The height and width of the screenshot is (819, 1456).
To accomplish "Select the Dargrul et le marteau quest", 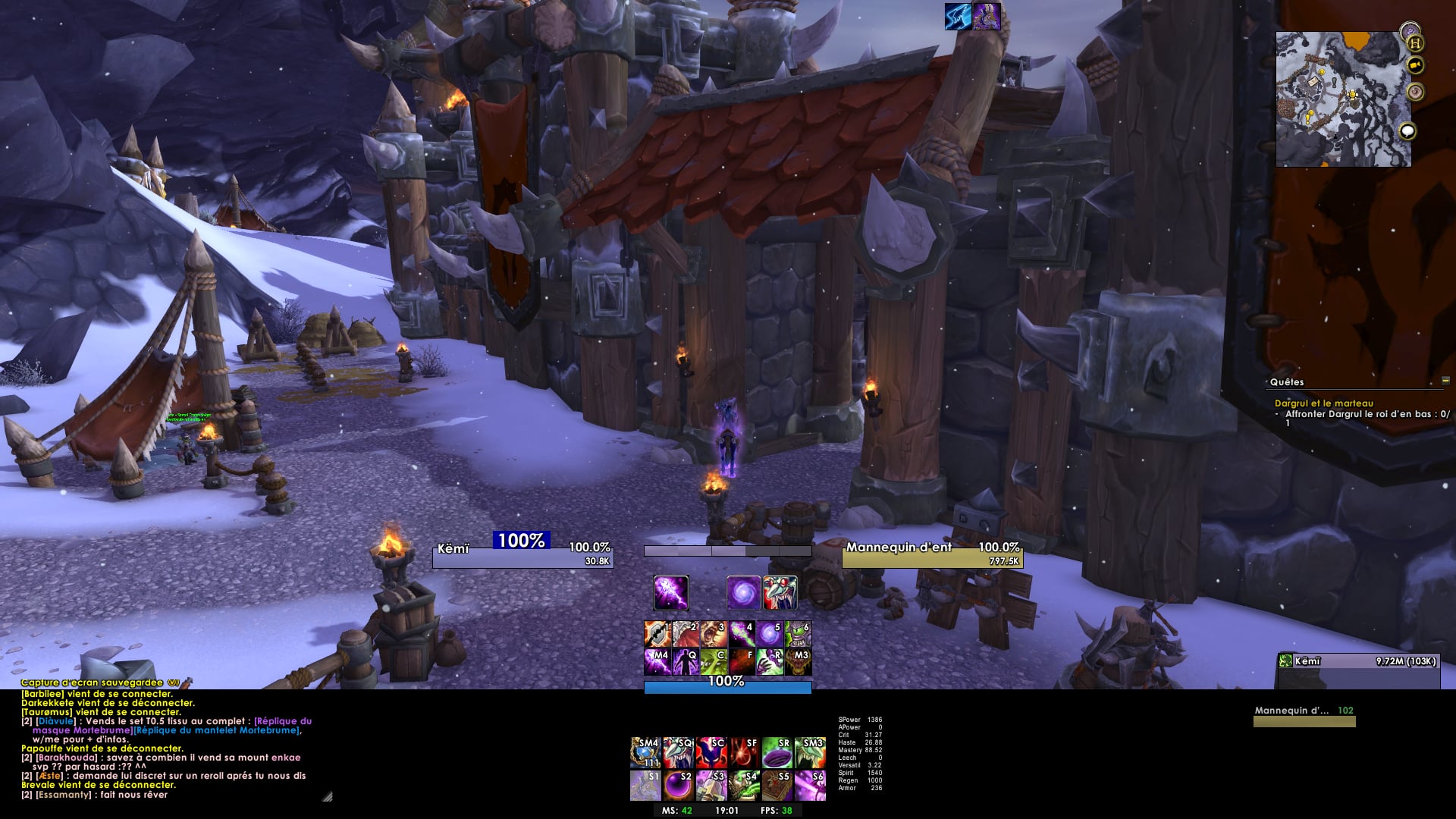I will coord(1323,403).
